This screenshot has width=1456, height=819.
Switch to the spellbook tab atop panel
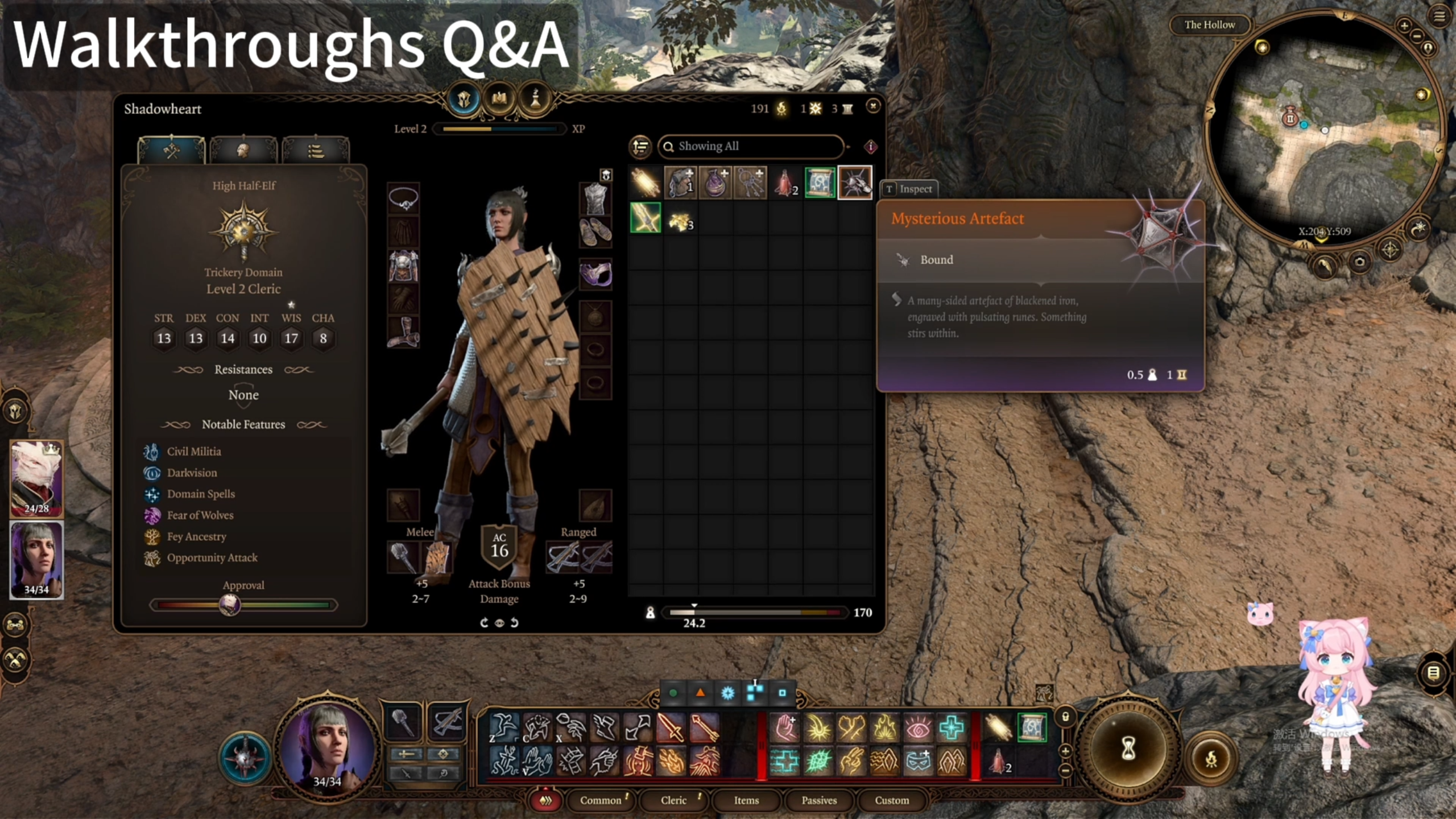(x=499, y=99)
